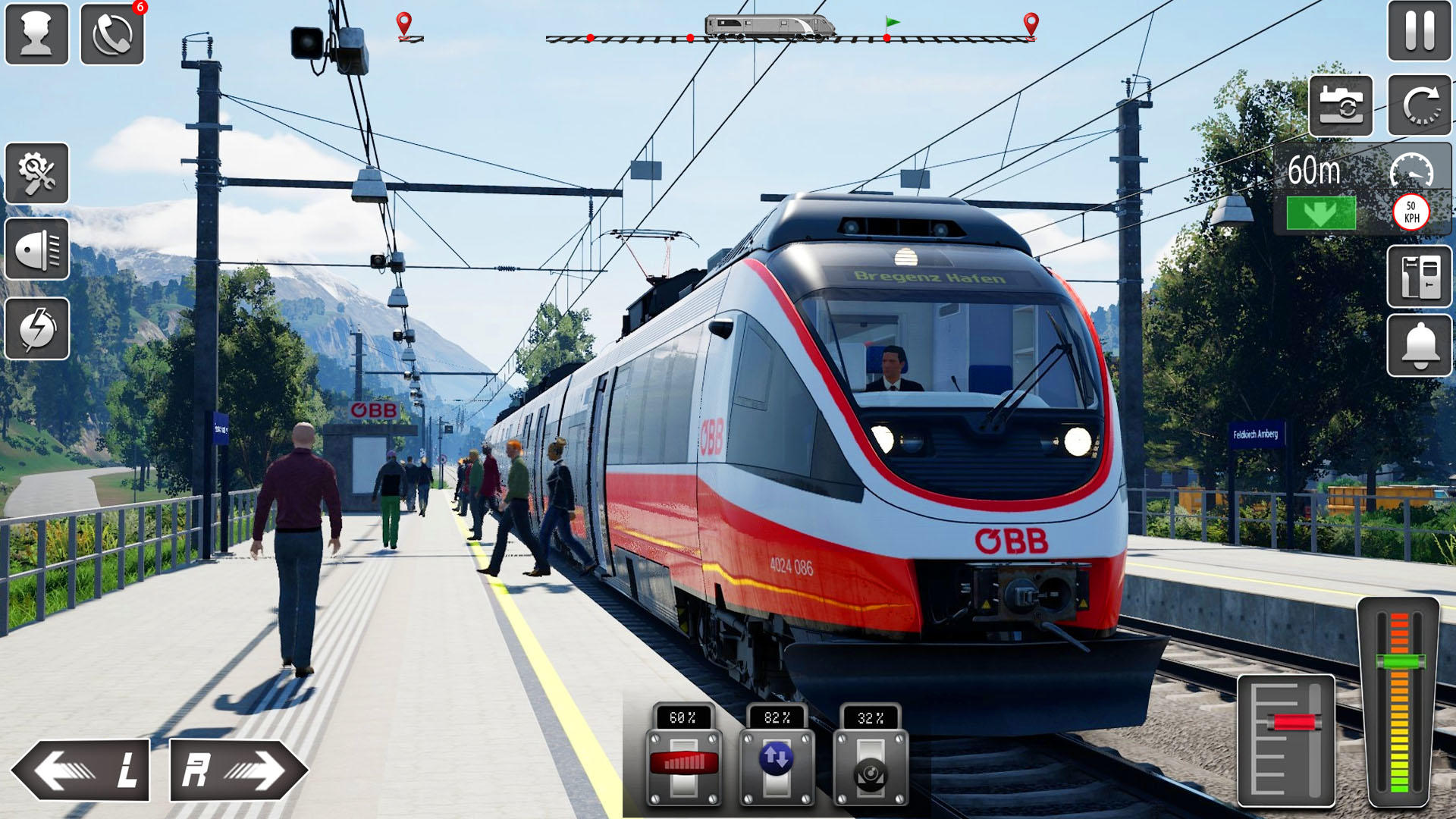
Task: Switch camera view with the camera icon
Action: pos(1341,106)
